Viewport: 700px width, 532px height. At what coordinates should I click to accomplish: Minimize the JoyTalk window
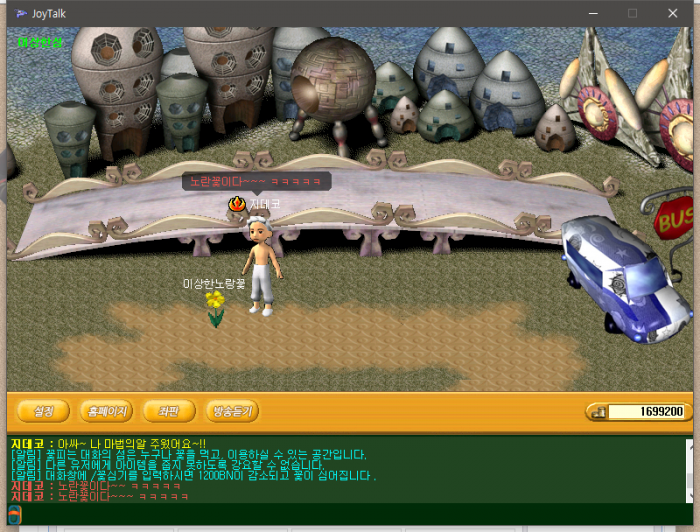point(585,13)
